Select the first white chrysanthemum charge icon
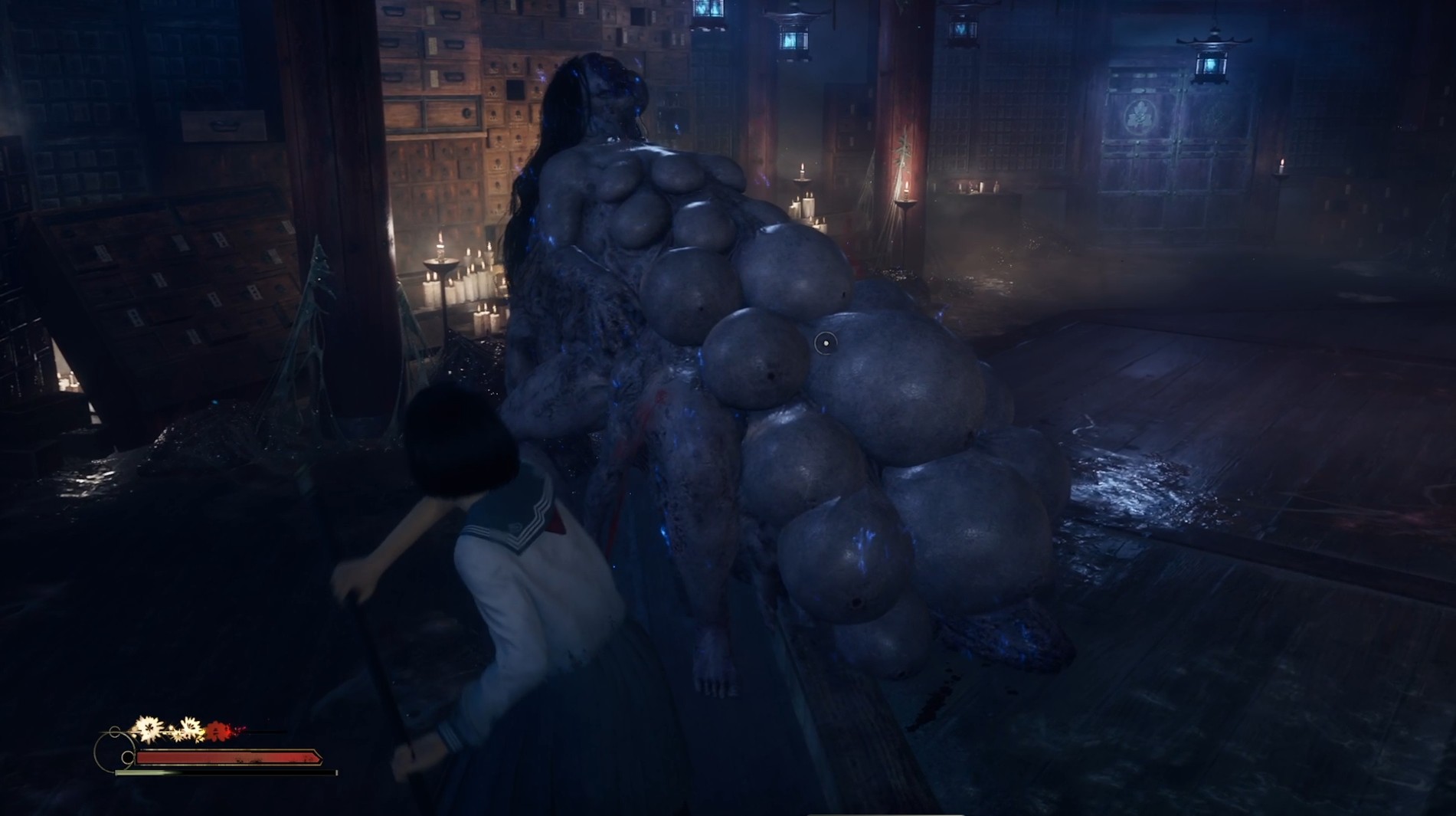This screenshot has height=816, width=1456. [149, 729]
